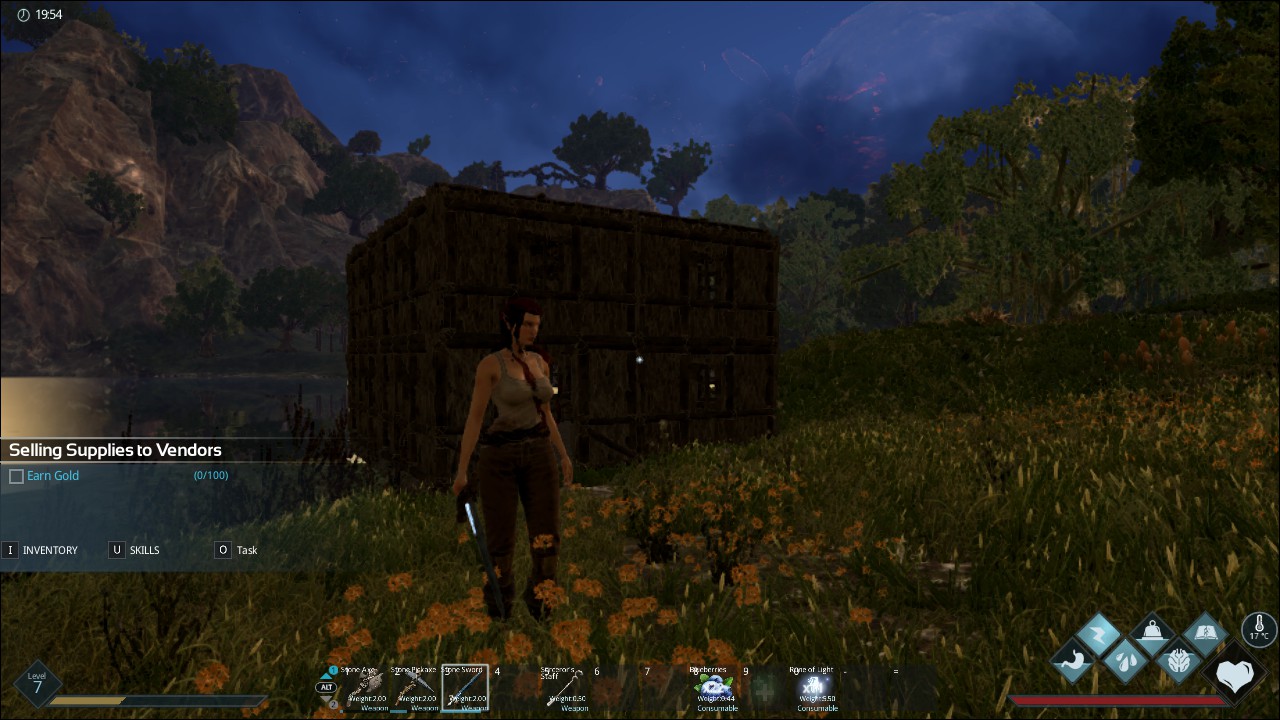
Task: Click the weight encumbrance status icon
Action: [1152, 634]
